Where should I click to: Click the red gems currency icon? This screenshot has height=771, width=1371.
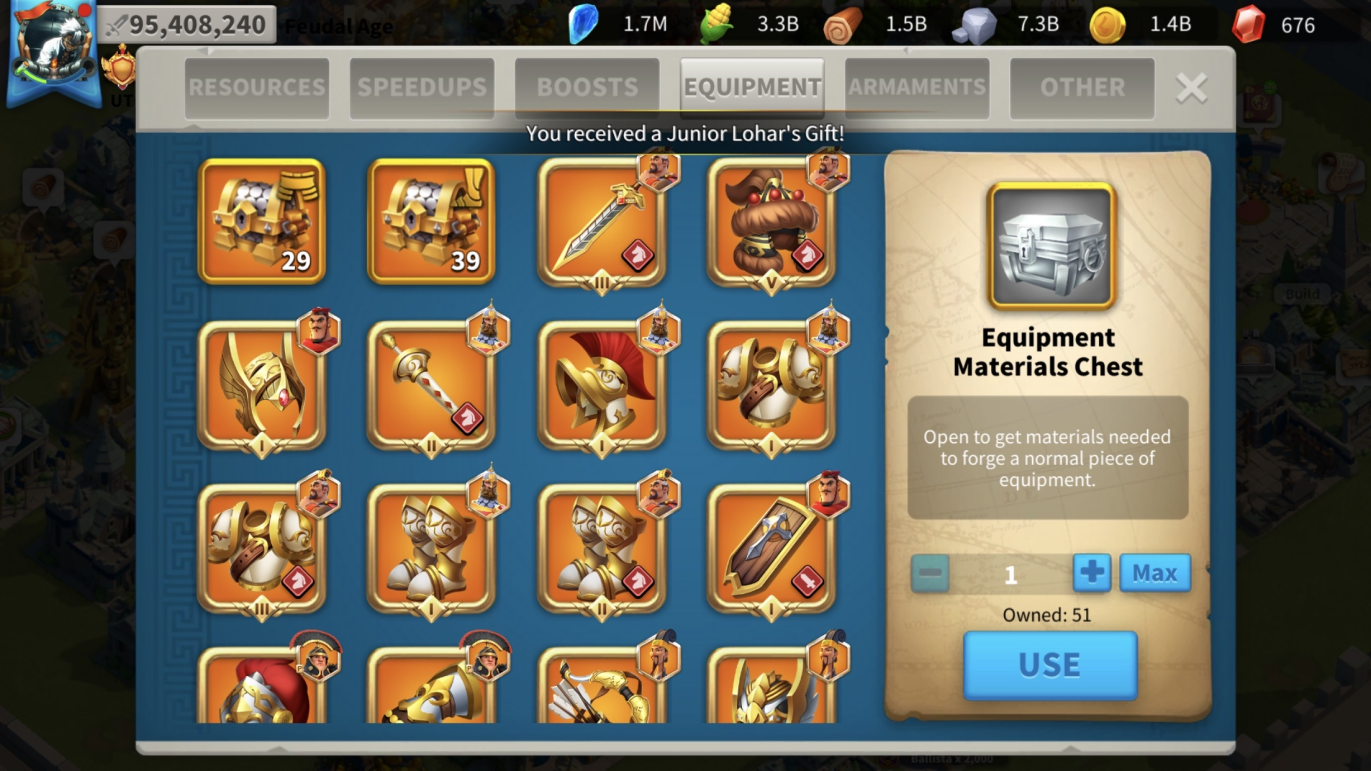point(1248,24)
